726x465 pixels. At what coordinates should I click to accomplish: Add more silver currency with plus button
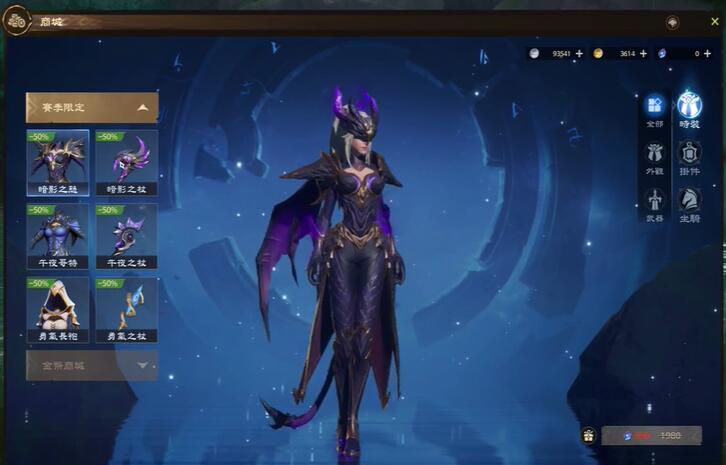click(x=579, y=53)
